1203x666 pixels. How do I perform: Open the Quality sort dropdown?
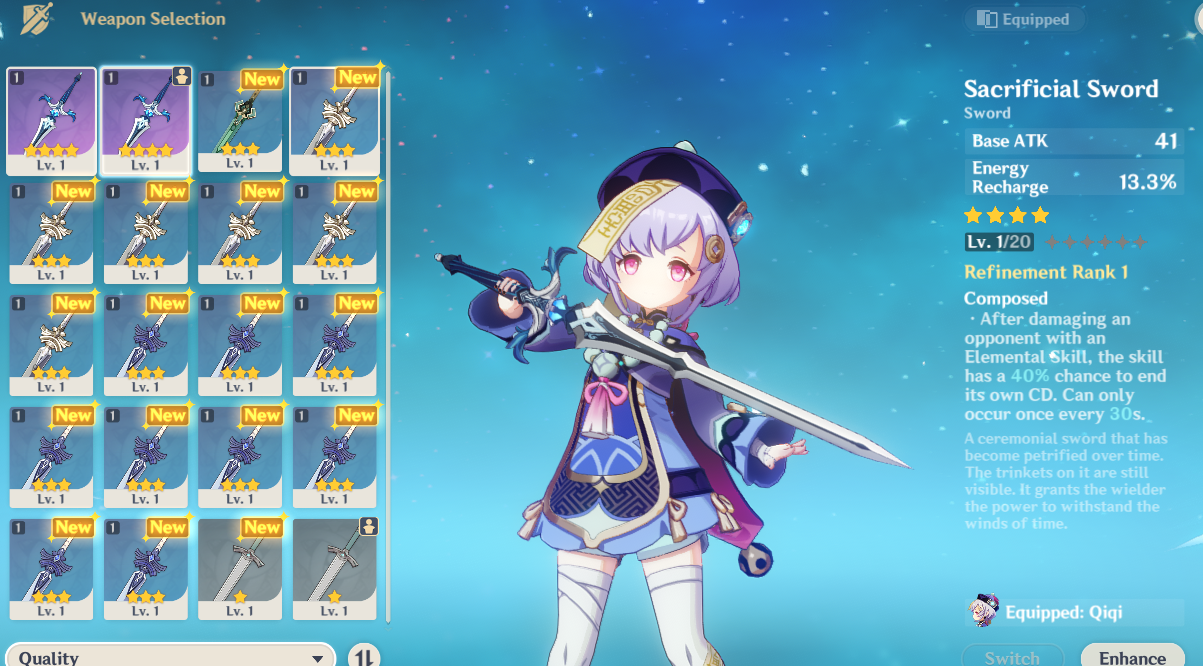coord(170,656)
